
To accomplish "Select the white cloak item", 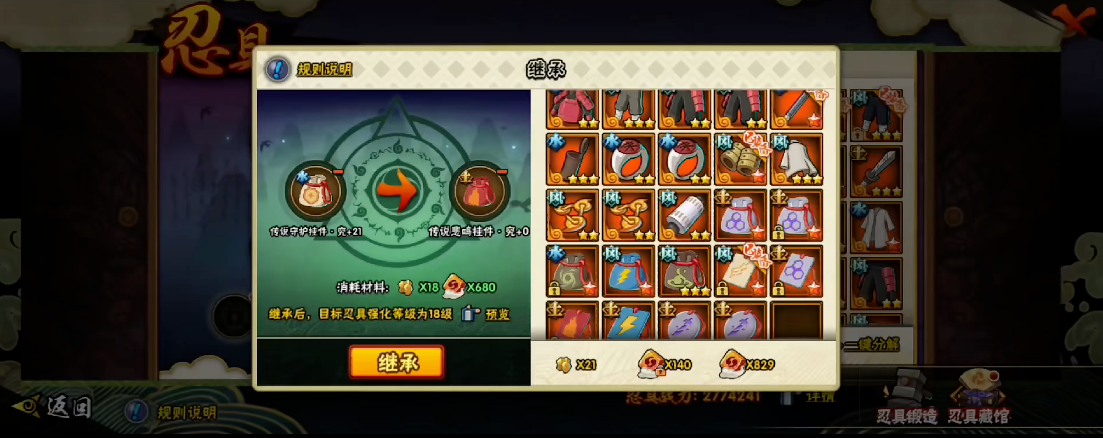I will click(796, 159).
